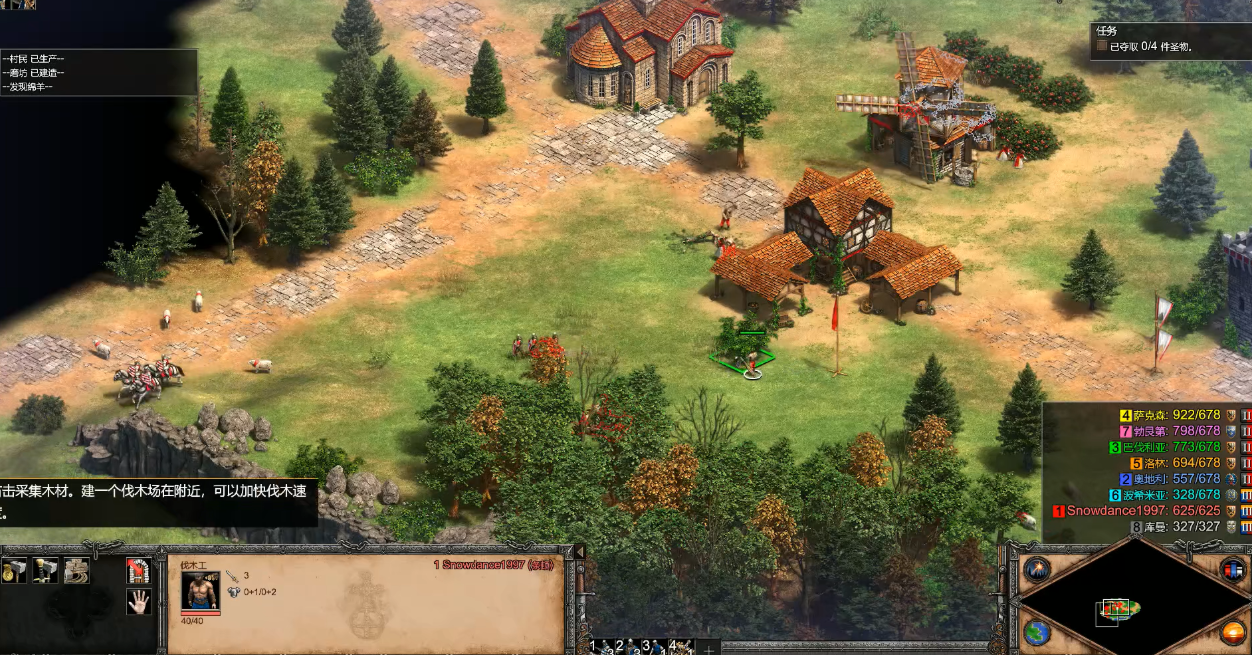Open the economic buildings construction menu

[14, 571]
